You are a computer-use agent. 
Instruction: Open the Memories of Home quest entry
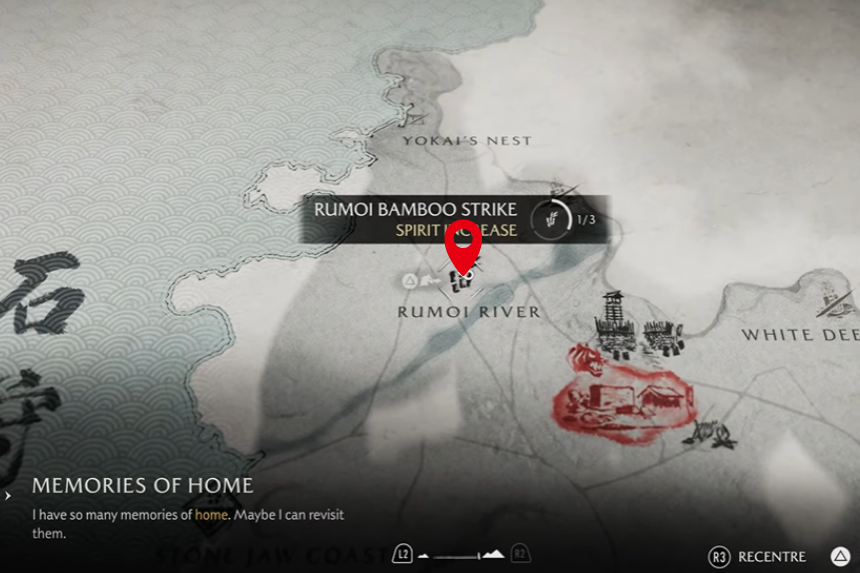(142, 486)
